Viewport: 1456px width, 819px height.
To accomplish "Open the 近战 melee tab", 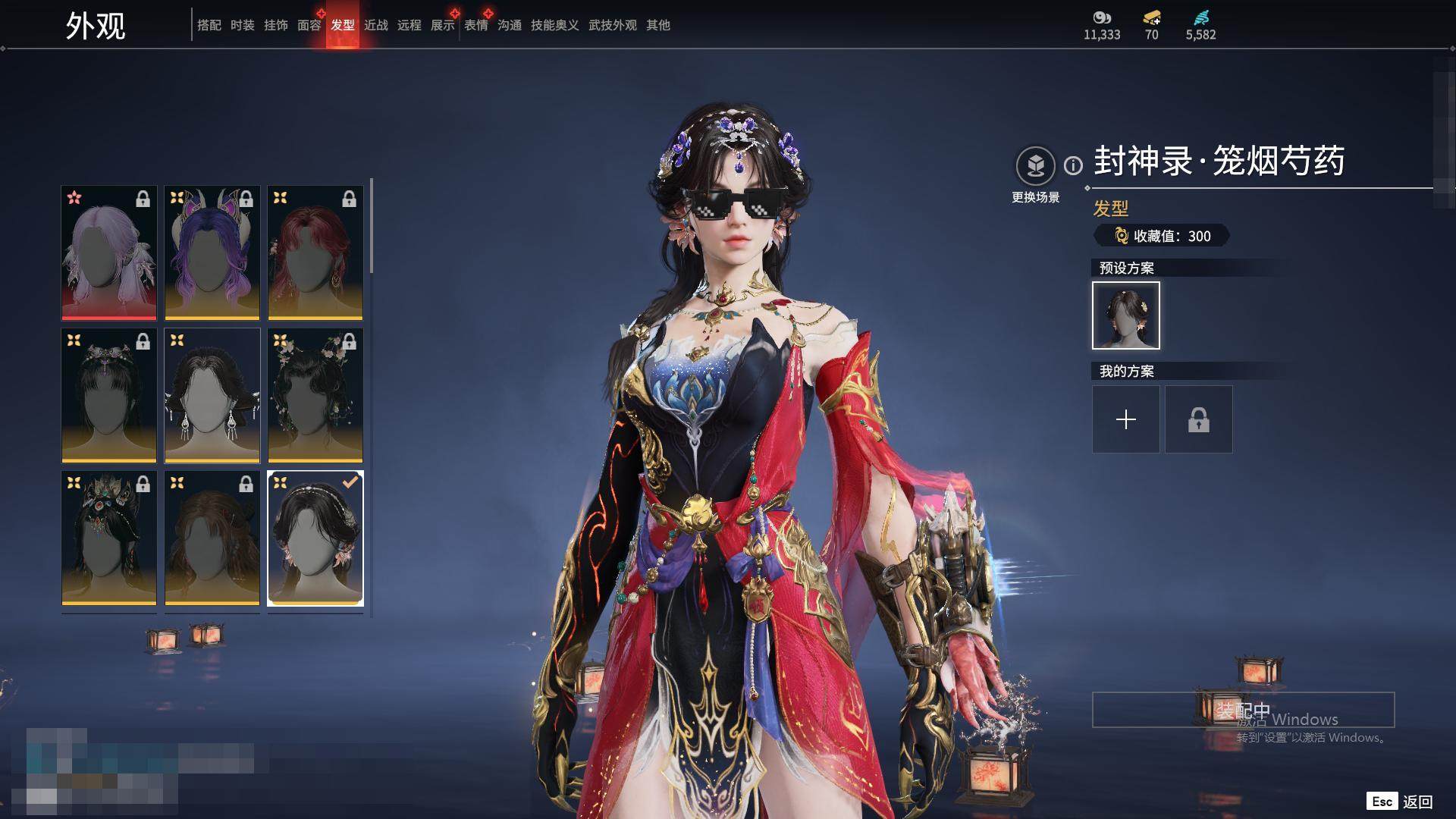I will point(375,25).
